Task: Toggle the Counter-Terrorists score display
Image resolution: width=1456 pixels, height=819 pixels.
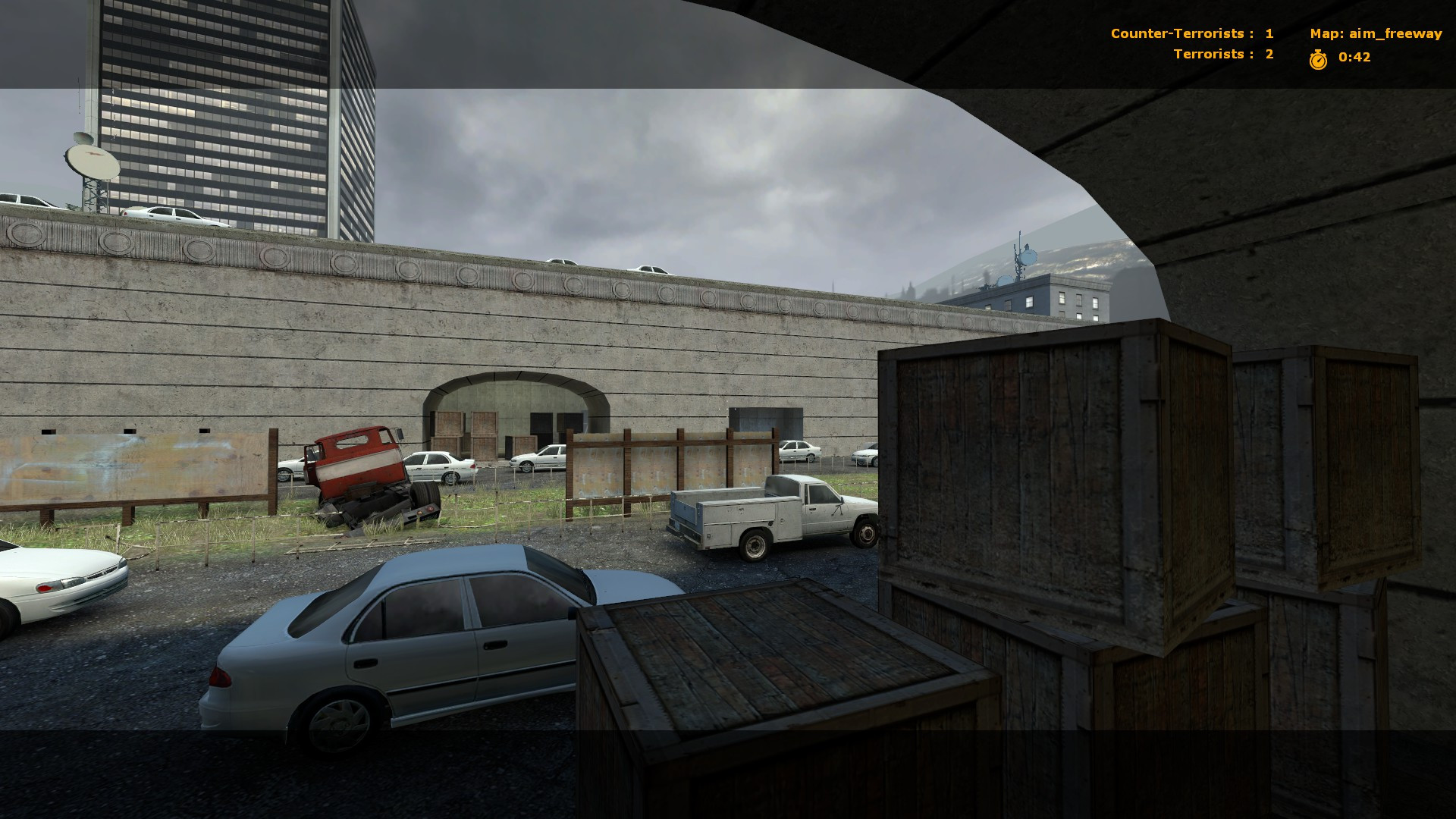Action: point(1178,33)
